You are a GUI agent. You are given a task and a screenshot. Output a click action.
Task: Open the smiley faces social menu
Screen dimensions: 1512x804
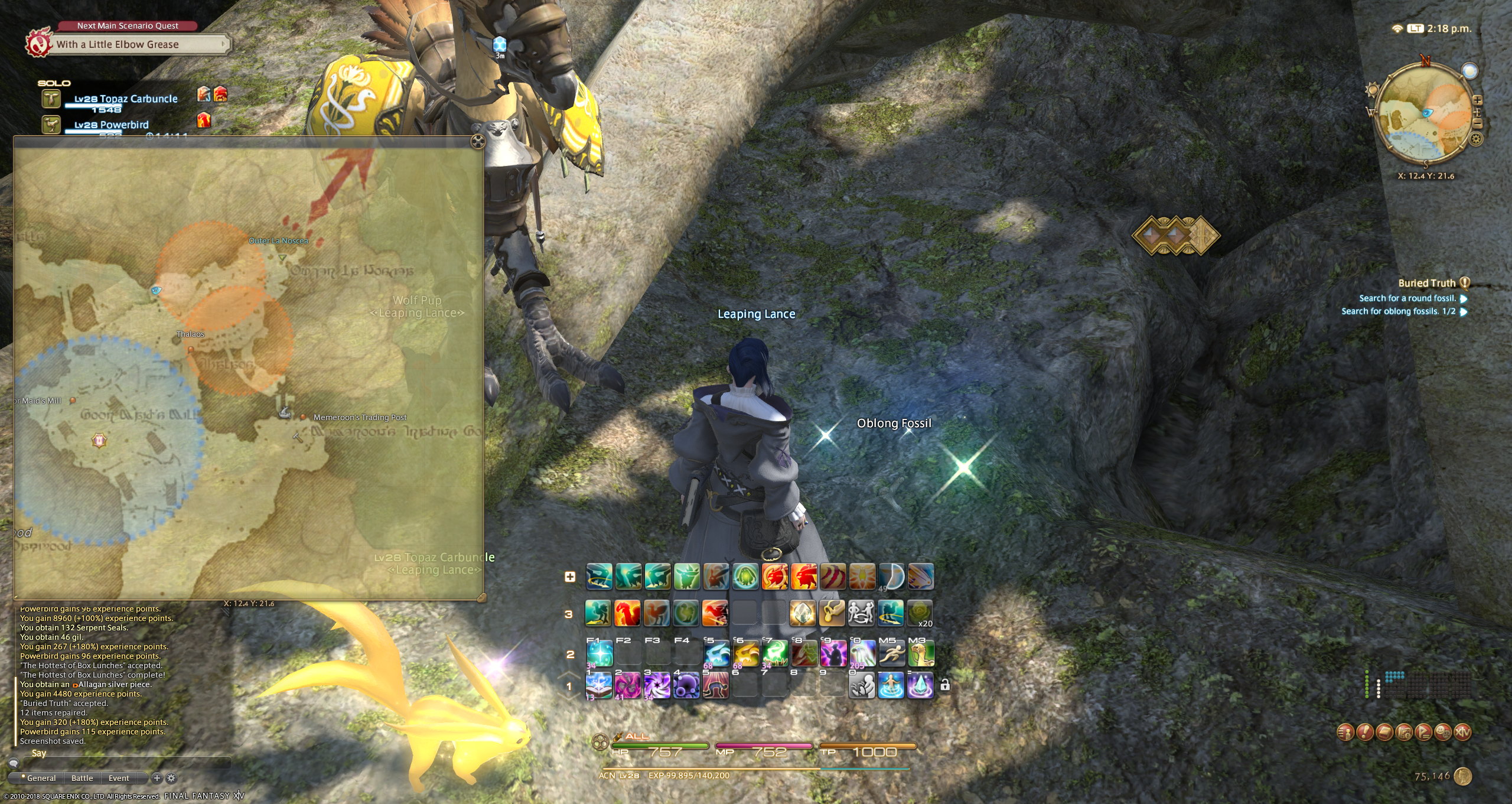point(1443,733)
